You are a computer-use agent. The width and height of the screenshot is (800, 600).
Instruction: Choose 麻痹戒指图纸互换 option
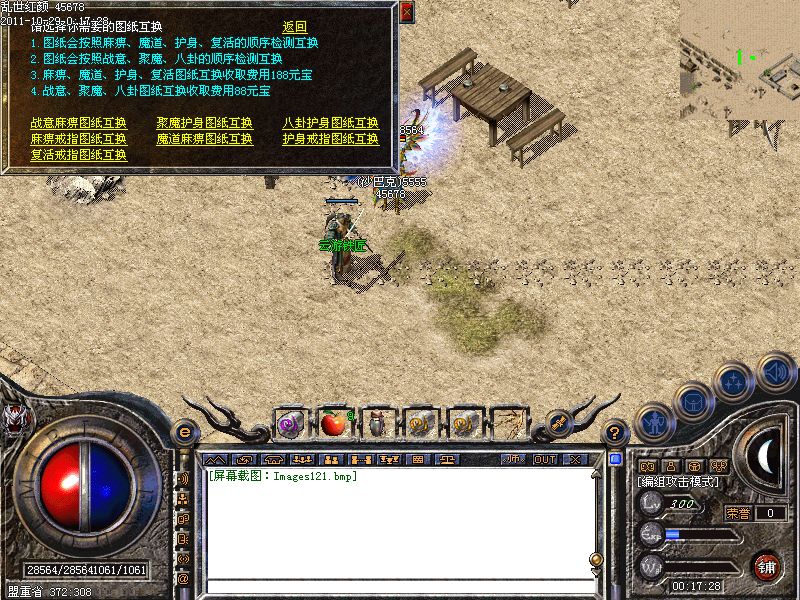pos(79,139)
